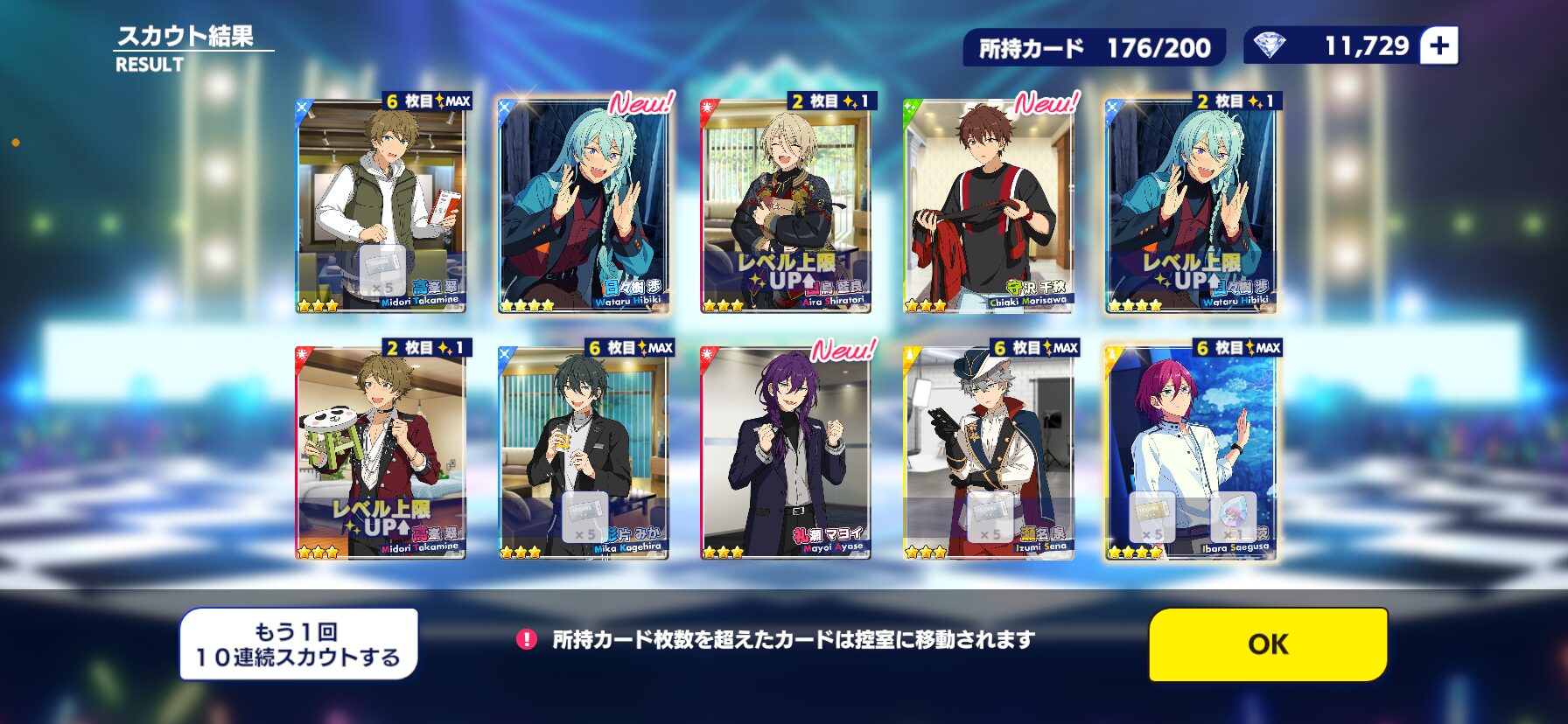Image resolution: width=1568 pixels, height=724 pixels.
Task: Select the Wataru Hibiki card marked New!
Action: [583, 205]
